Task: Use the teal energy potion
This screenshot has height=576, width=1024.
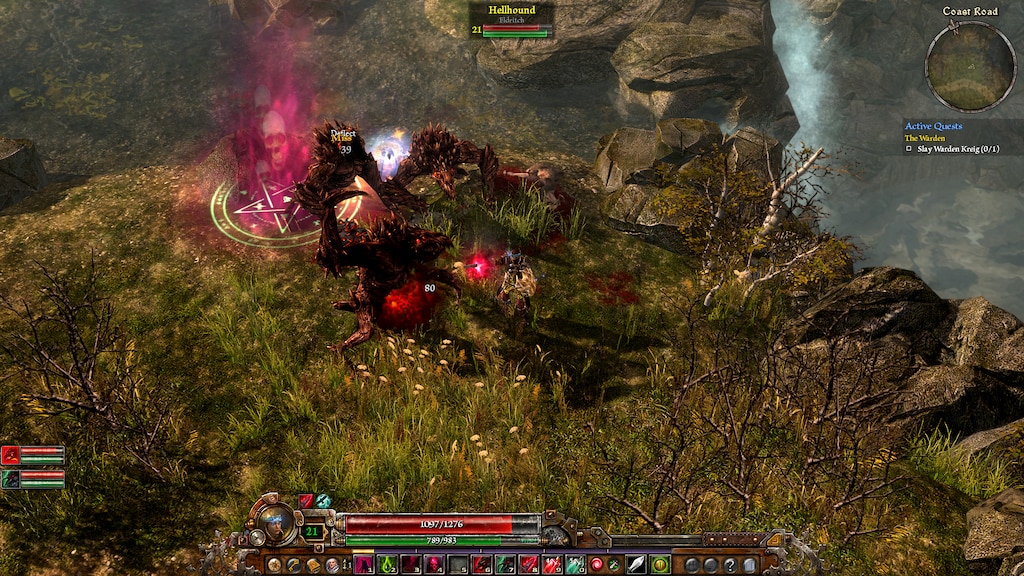Action: click(x=575, y=565)
